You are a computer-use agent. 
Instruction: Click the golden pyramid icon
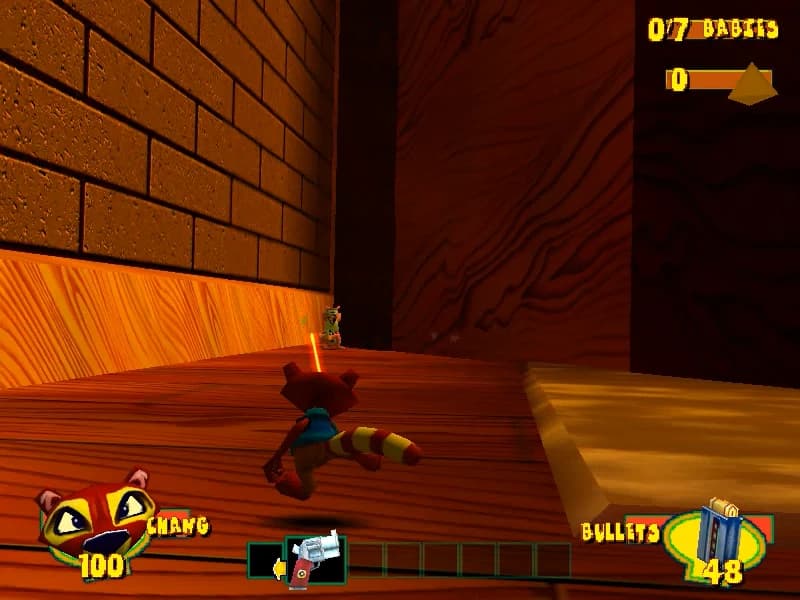pyautogui.click(x=752, y=83)
